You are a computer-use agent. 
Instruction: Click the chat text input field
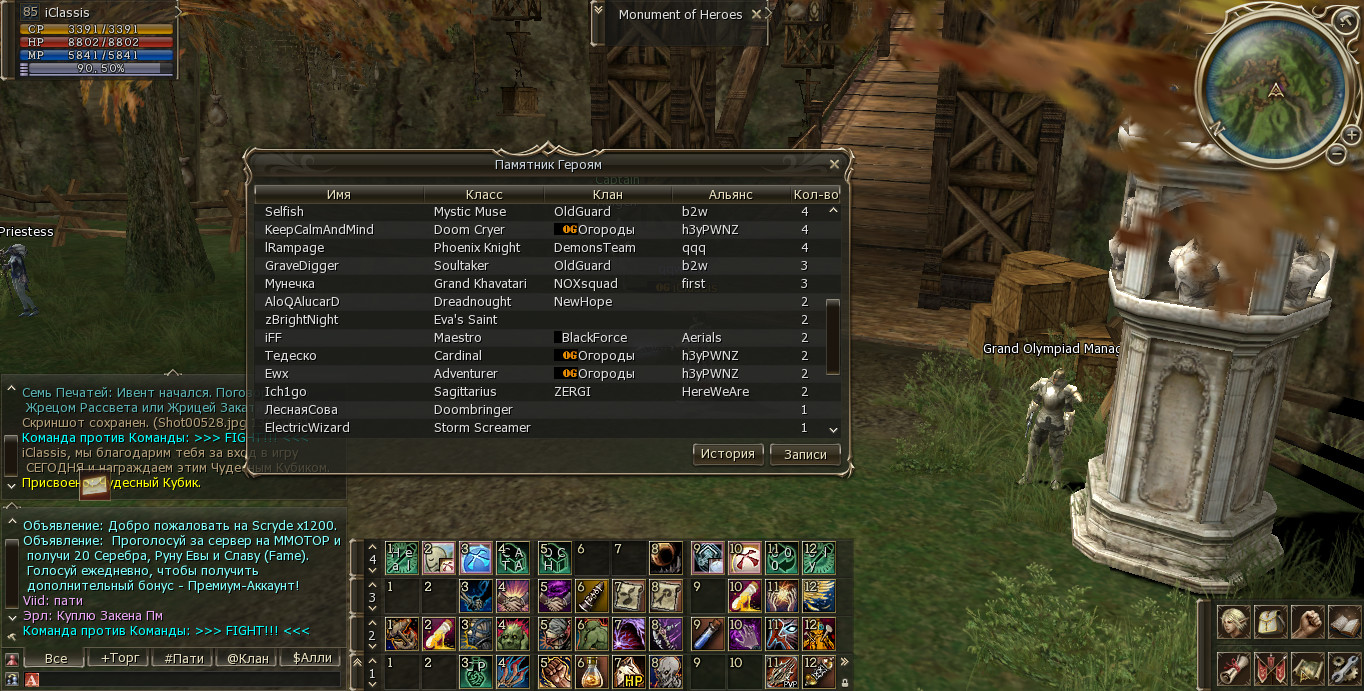click(190, 680)
